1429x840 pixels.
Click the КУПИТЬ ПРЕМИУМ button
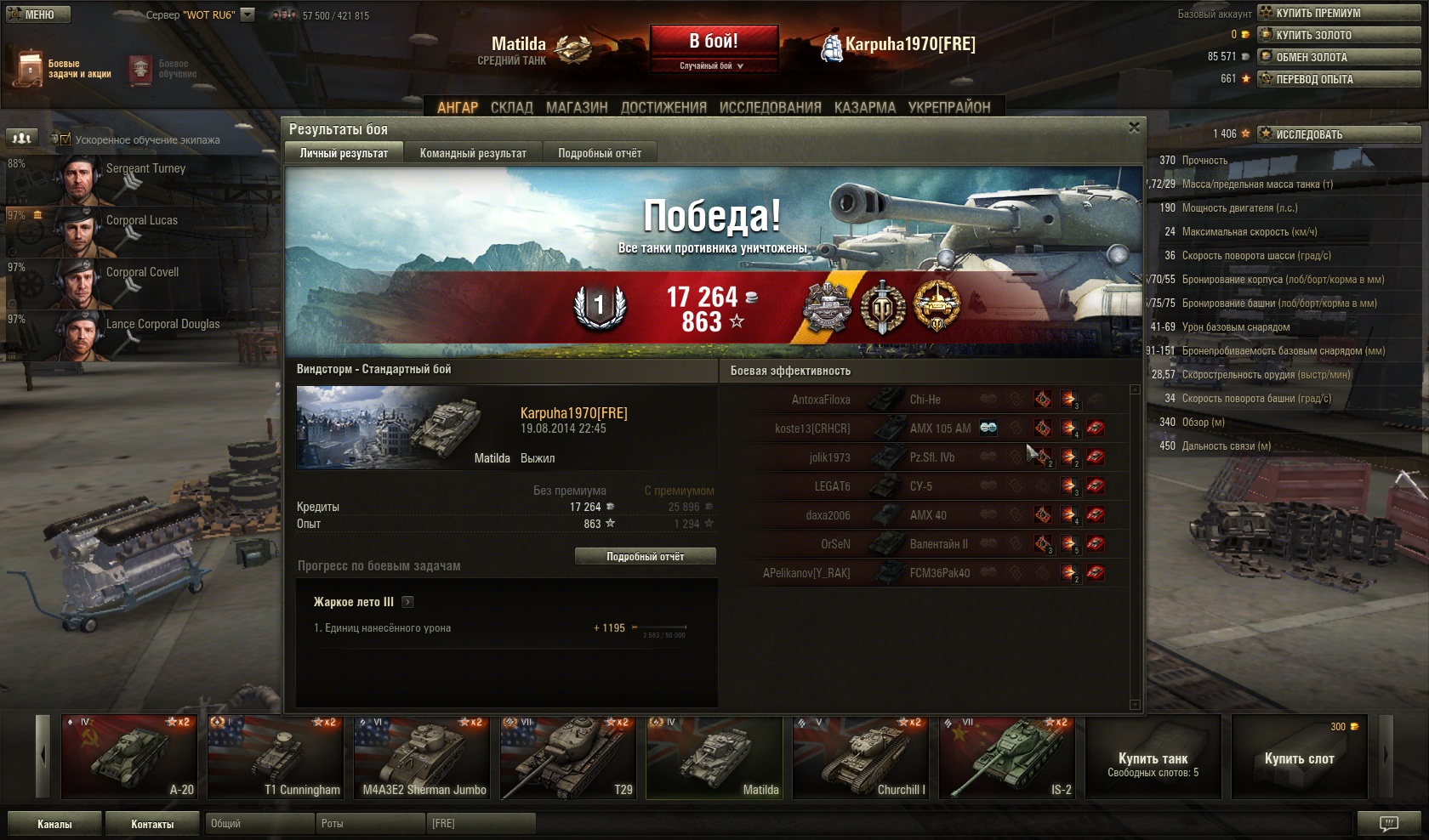click(x=1339, y=13)
